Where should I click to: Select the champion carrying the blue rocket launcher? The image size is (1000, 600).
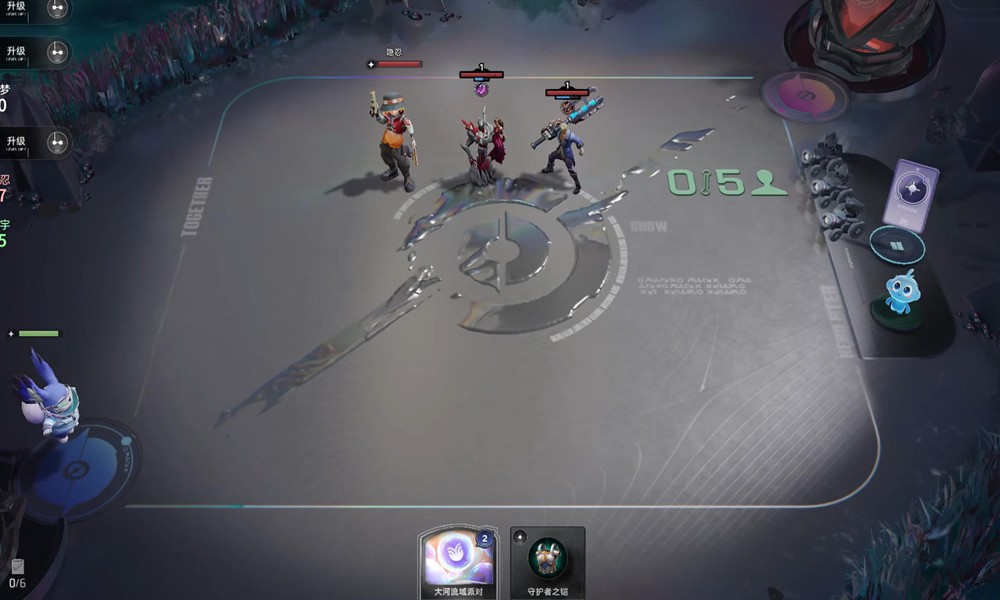[x=565, y=145]
